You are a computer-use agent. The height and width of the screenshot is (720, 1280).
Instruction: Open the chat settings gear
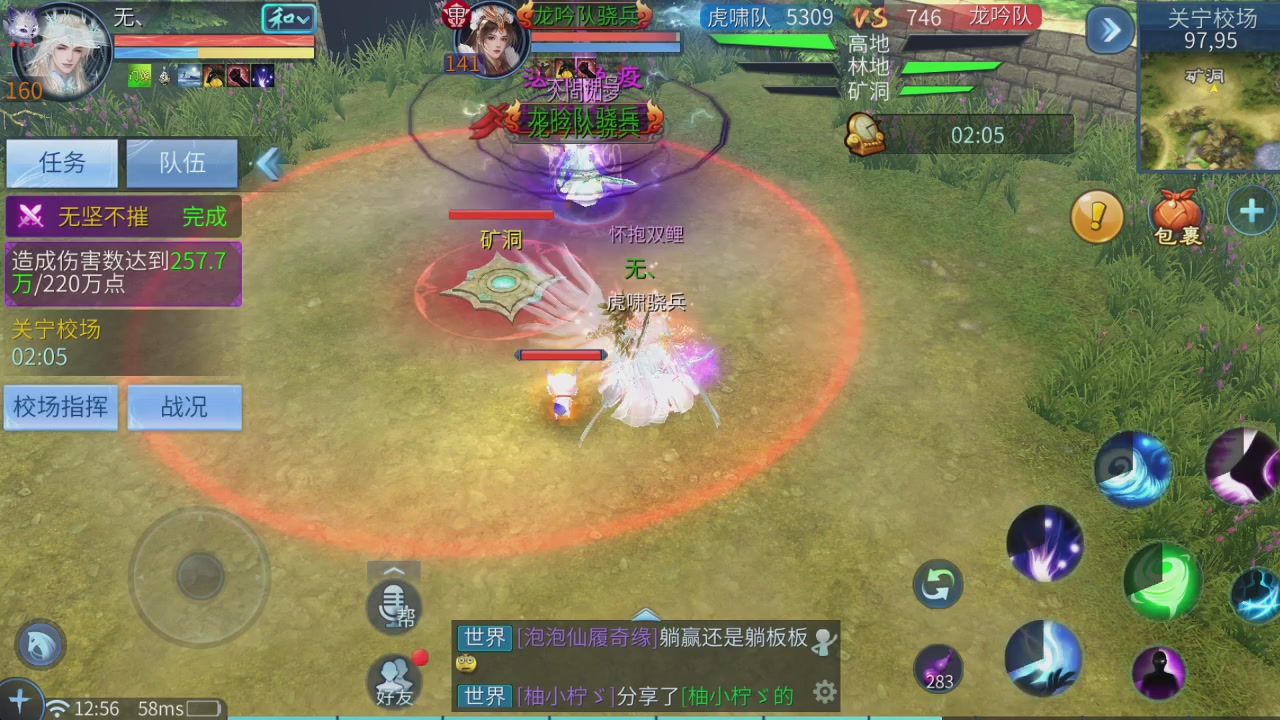[823, 691]
